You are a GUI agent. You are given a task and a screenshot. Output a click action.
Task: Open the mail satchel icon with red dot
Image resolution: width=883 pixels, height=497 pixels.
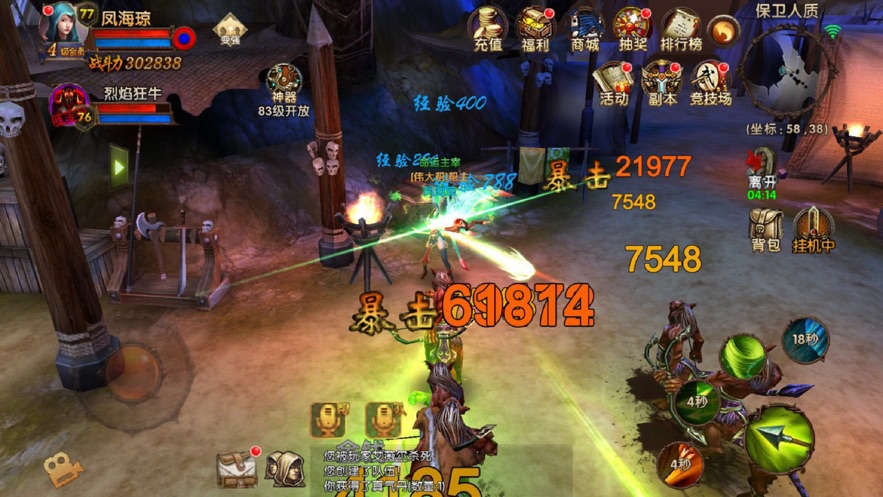tap(236, 468)
